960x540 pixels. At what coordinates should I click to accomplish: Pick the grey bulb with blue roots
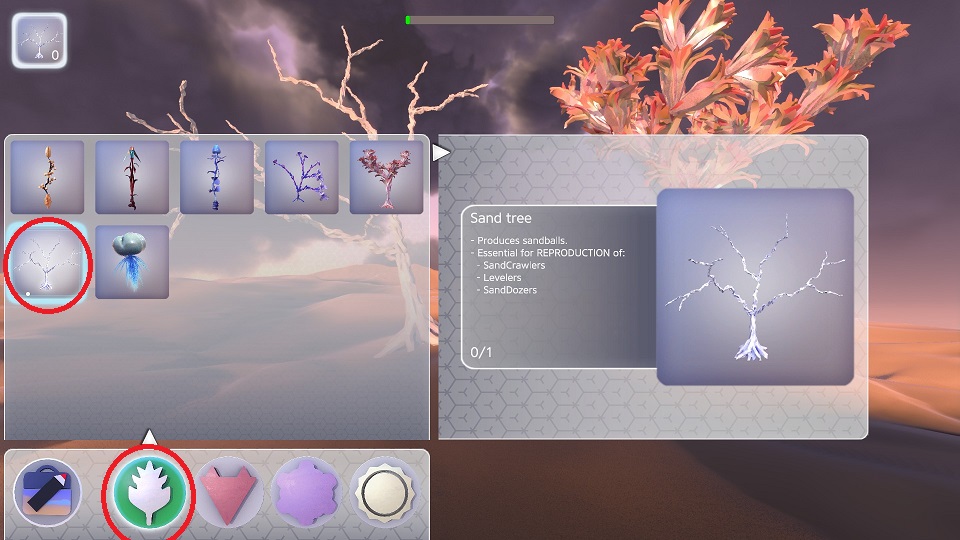click(132, 262)
